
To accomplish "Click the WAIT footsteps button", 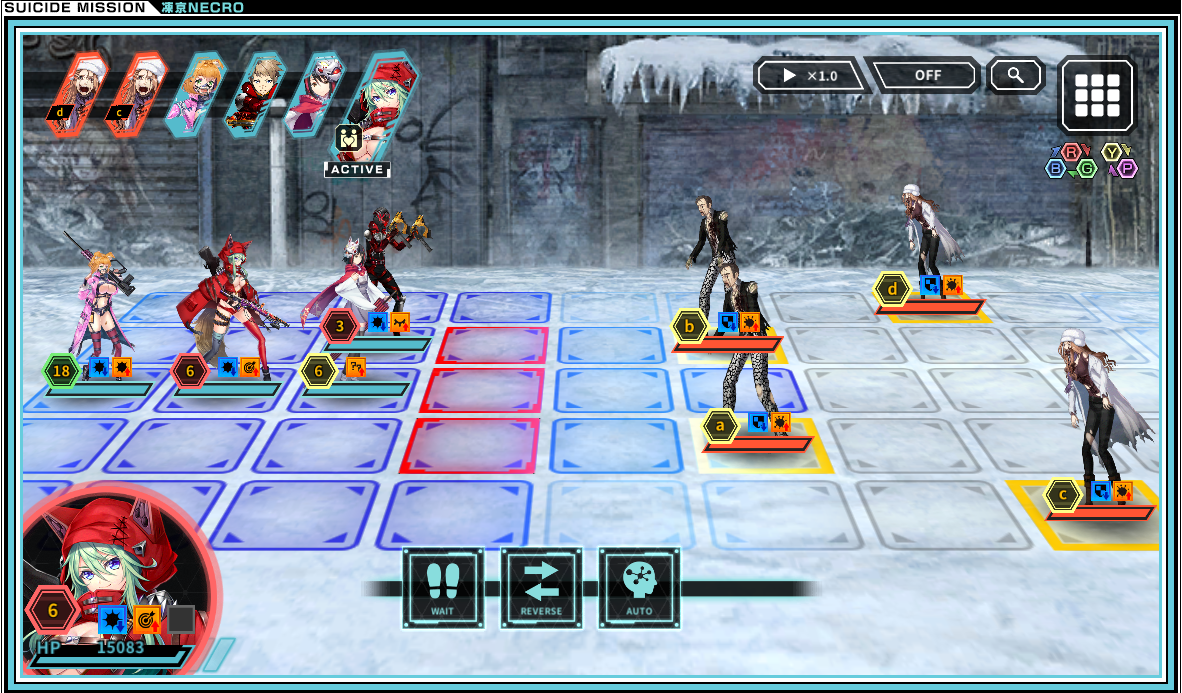I will click(x=443, y=588).
